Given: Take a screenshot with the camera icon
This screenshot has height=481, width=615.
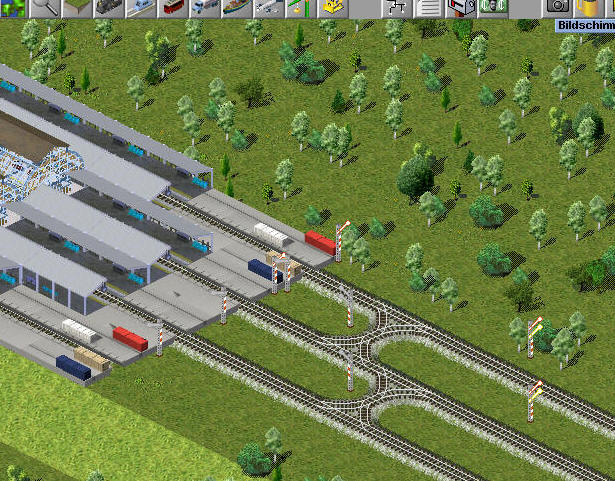Looking at the screenshot, I should (557, 7).
